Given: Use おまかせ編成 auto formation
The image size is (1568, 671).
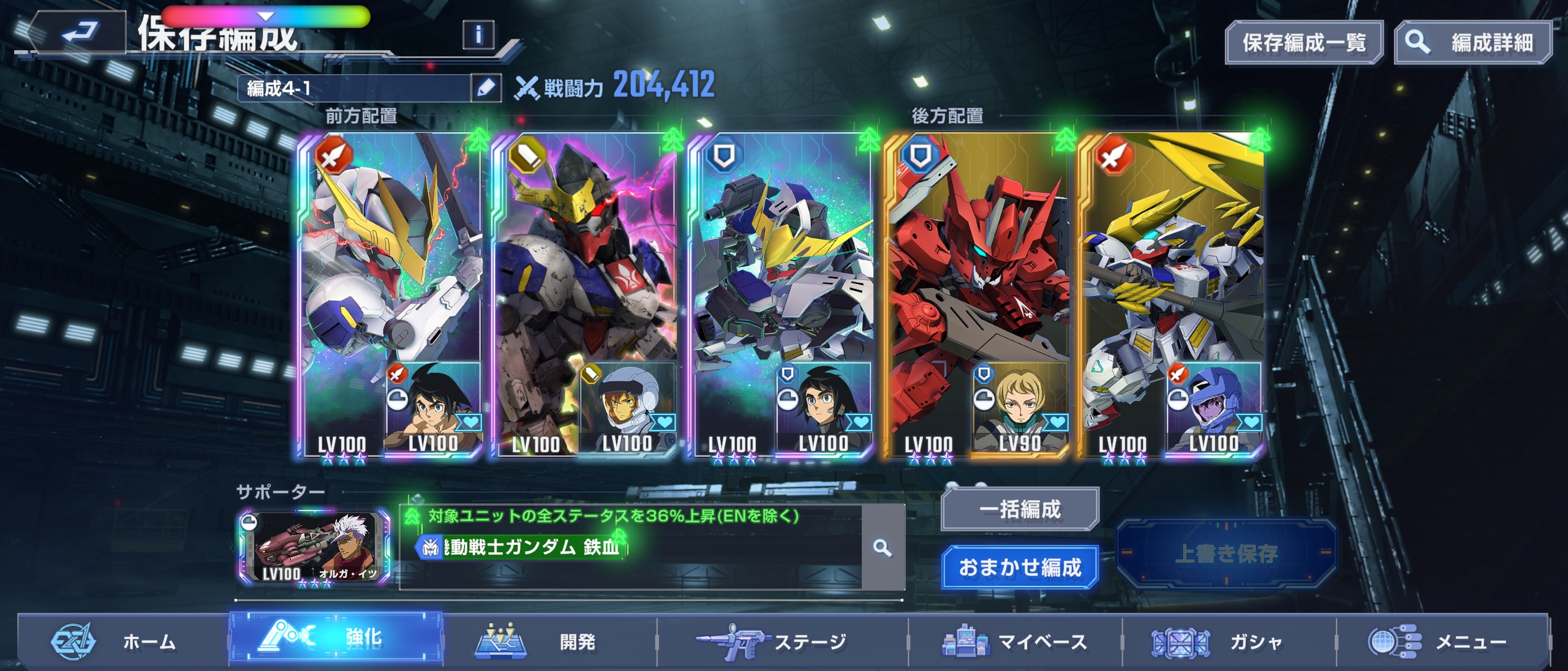Looking at the screenshot, I should click(1020, 567).
